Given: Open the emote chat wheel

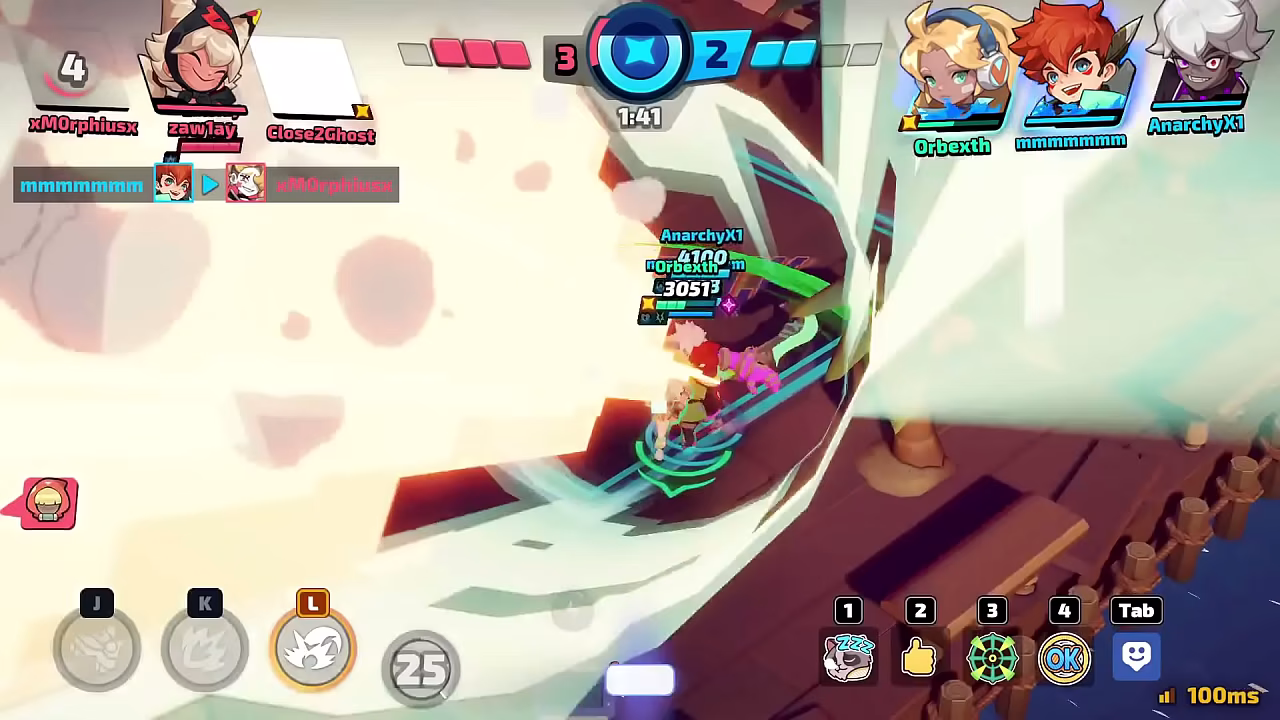Looking at the screenshot, I should click(1136, 656).
